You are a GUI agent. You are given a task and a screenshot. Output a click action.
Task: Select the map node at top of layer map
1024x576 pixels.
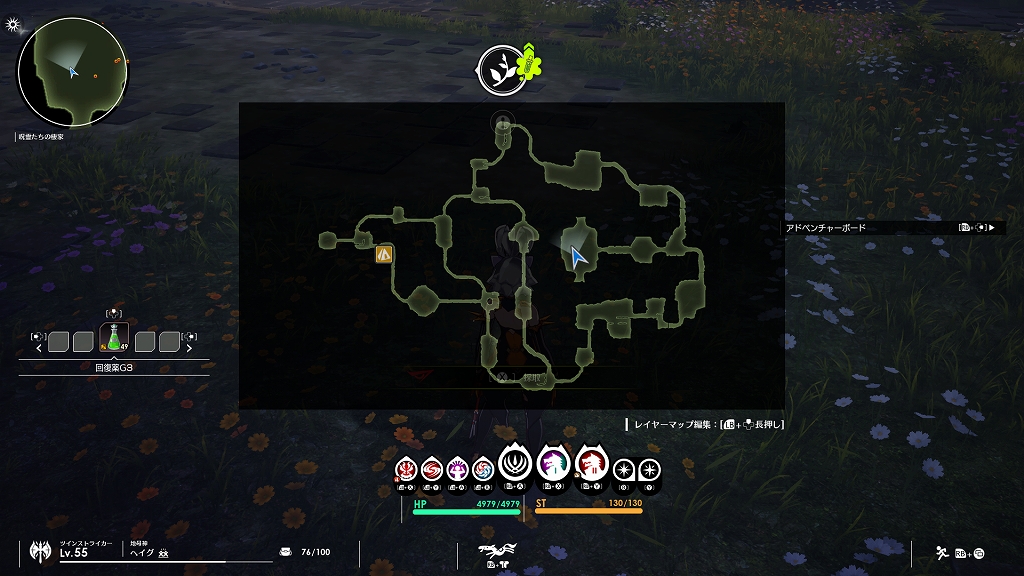click(x=502, y=125)
